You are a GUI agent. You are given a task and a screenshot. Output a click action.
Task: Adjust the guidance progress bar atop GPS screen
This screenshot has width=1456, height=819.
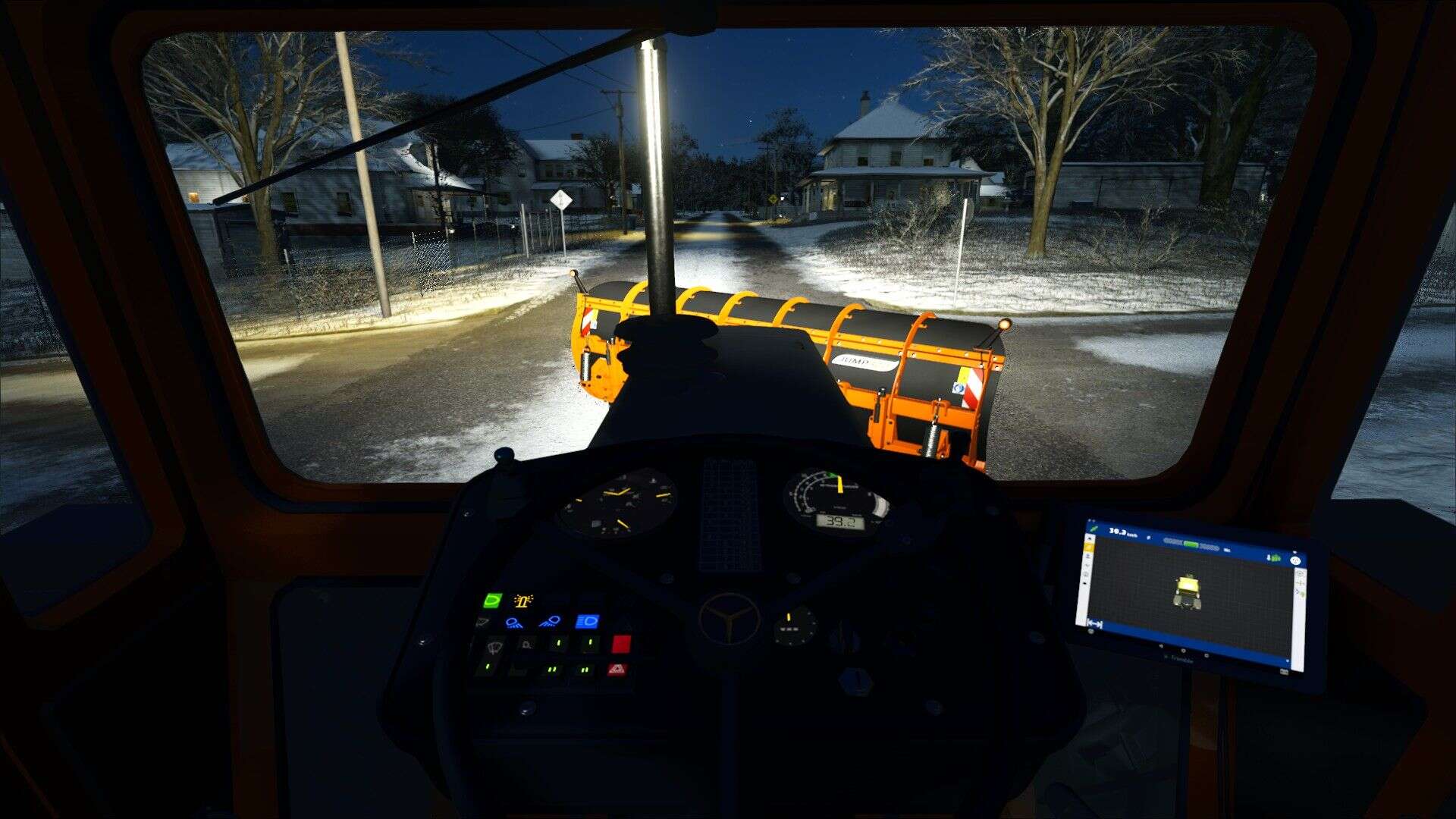pos(1191,544)
